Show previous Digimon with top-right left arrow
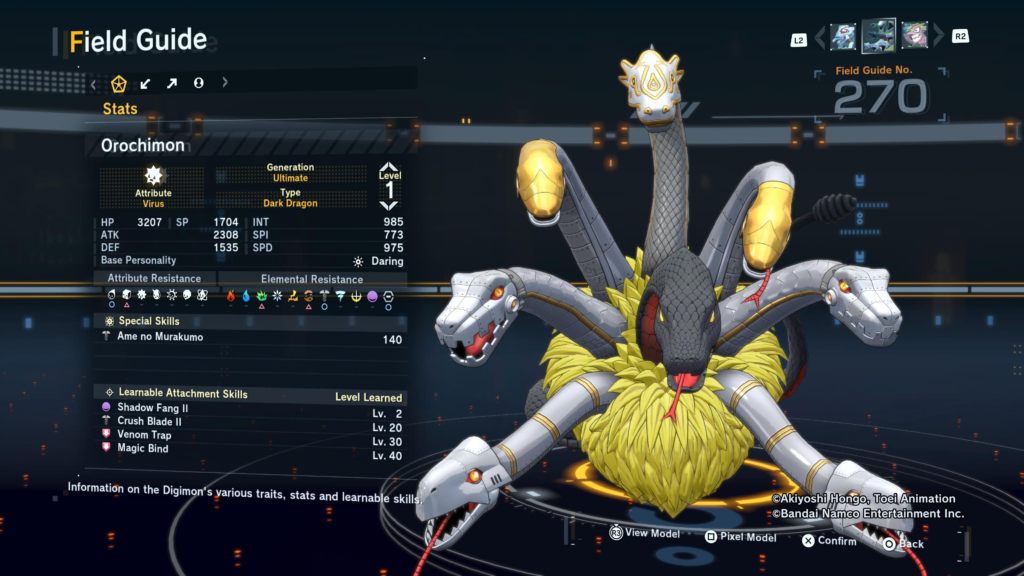1024x576 pixels. 821,38
